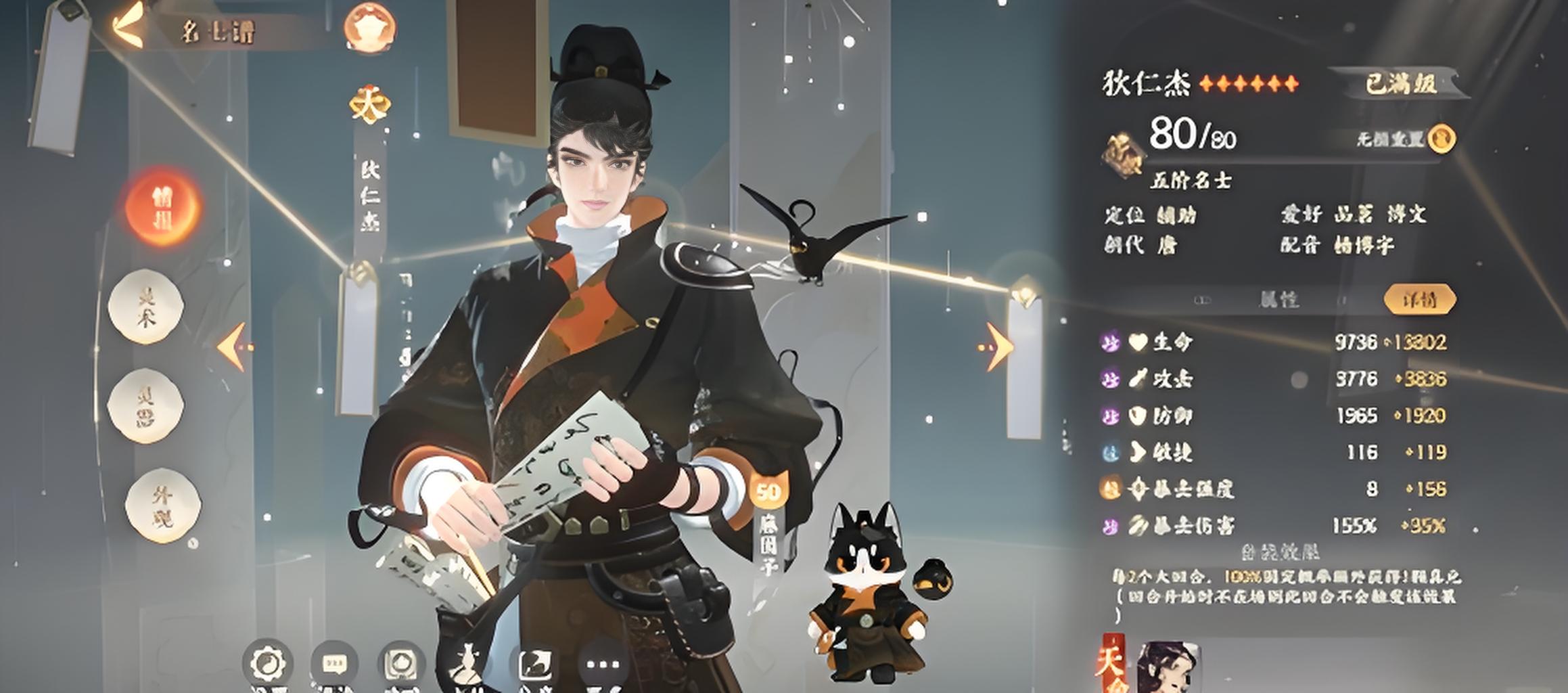Image resolution: width=1568 pixels, height=693 pixels.
Task: Open the three-dots more menu
Action: click(601, 664)
